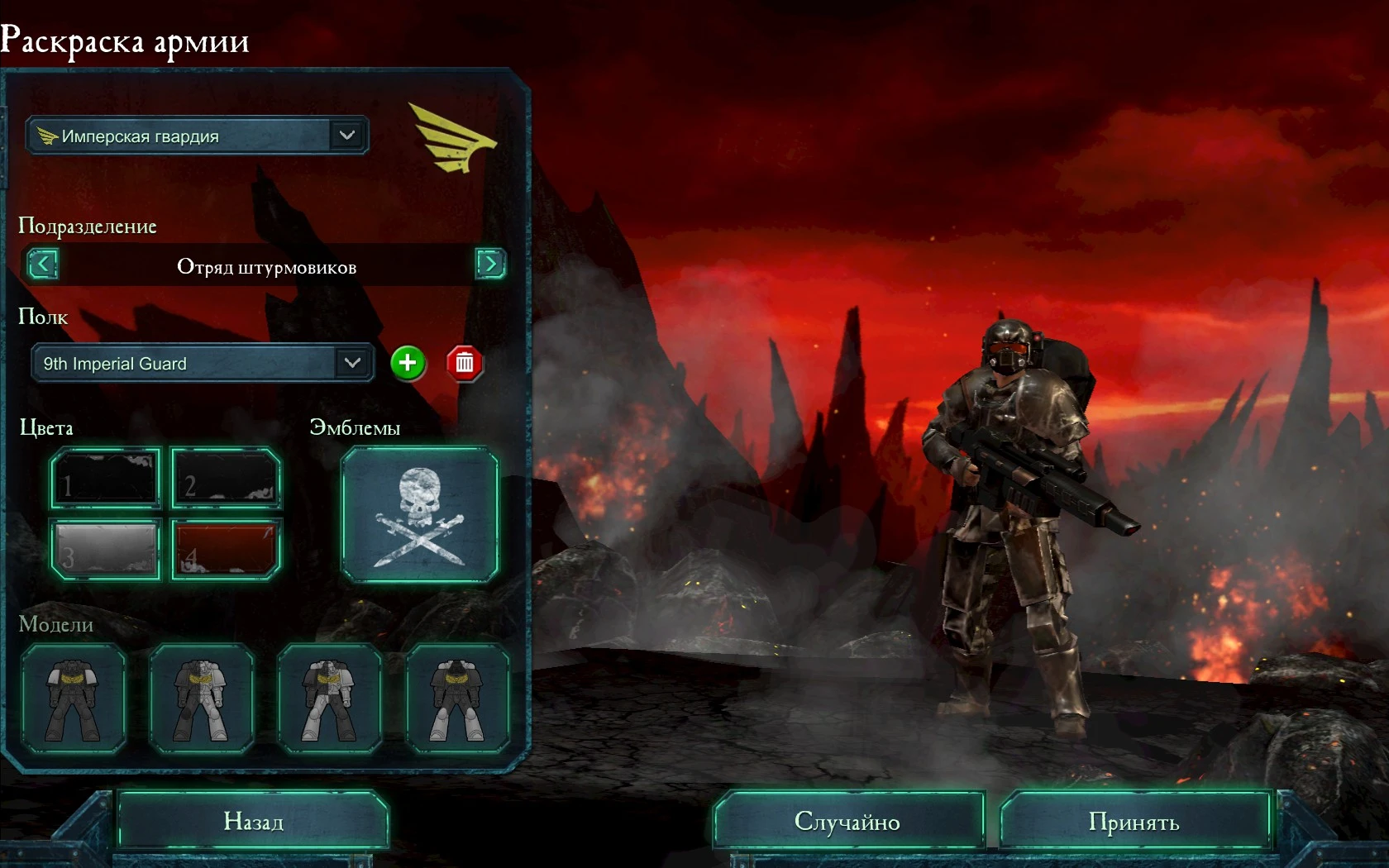Click the green plus to create new regiment
Screen dimensions: 1389x868
408,363
